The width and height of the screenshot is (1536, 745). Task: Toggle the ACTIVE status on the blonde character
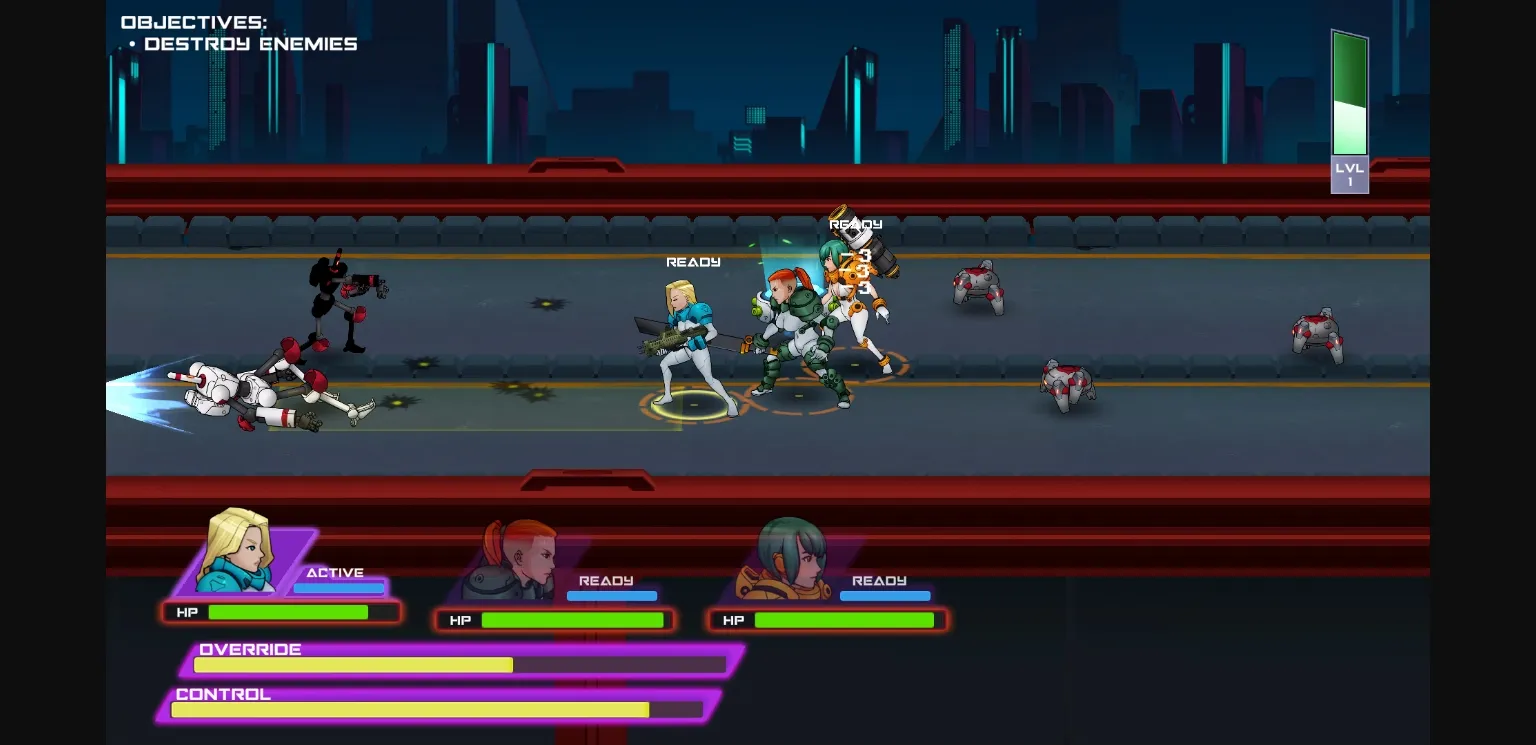[336, 572]
